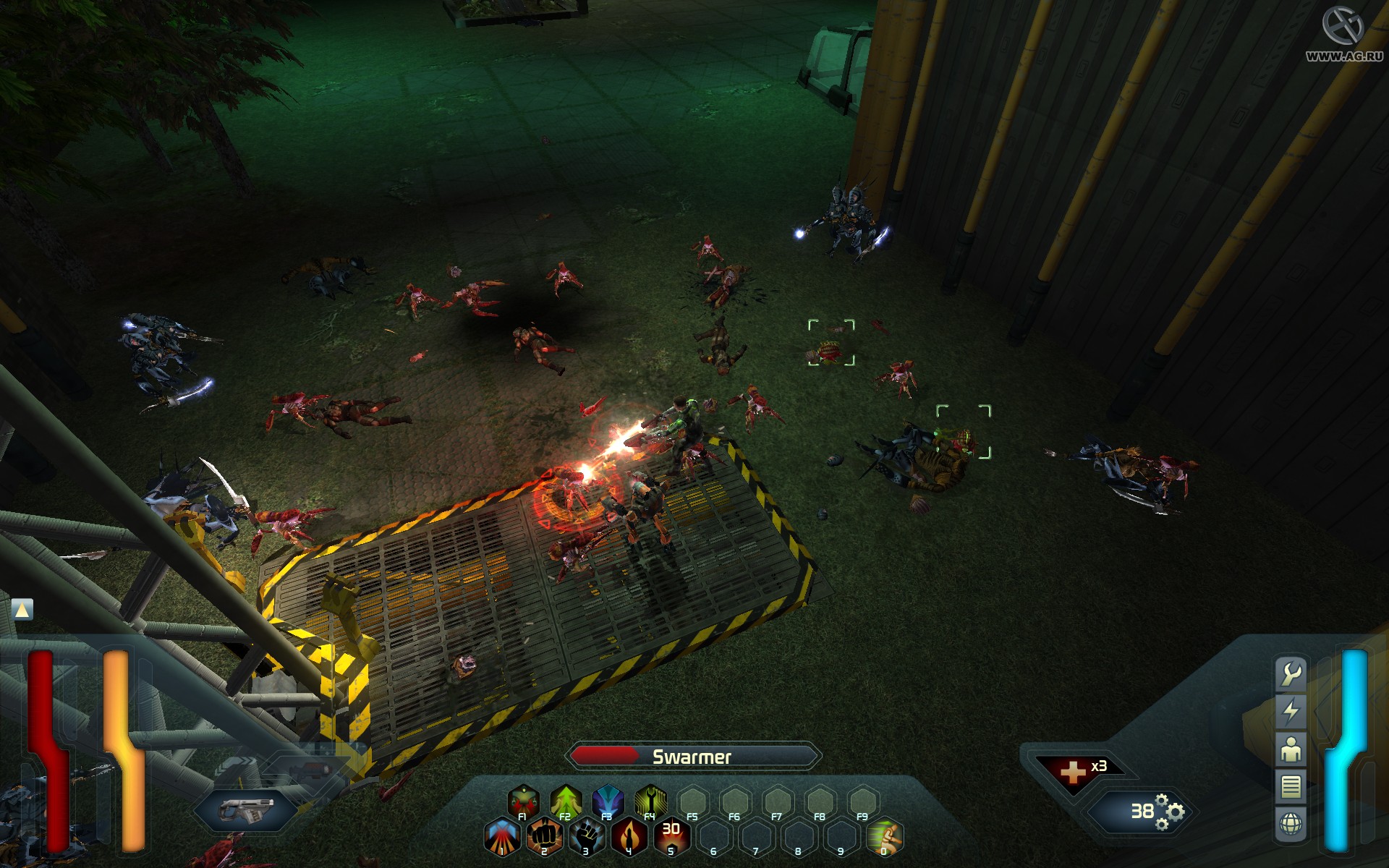The image size is (1389, 868).
Task: Click the Swarmer target name bar
Action: [692, 757]
